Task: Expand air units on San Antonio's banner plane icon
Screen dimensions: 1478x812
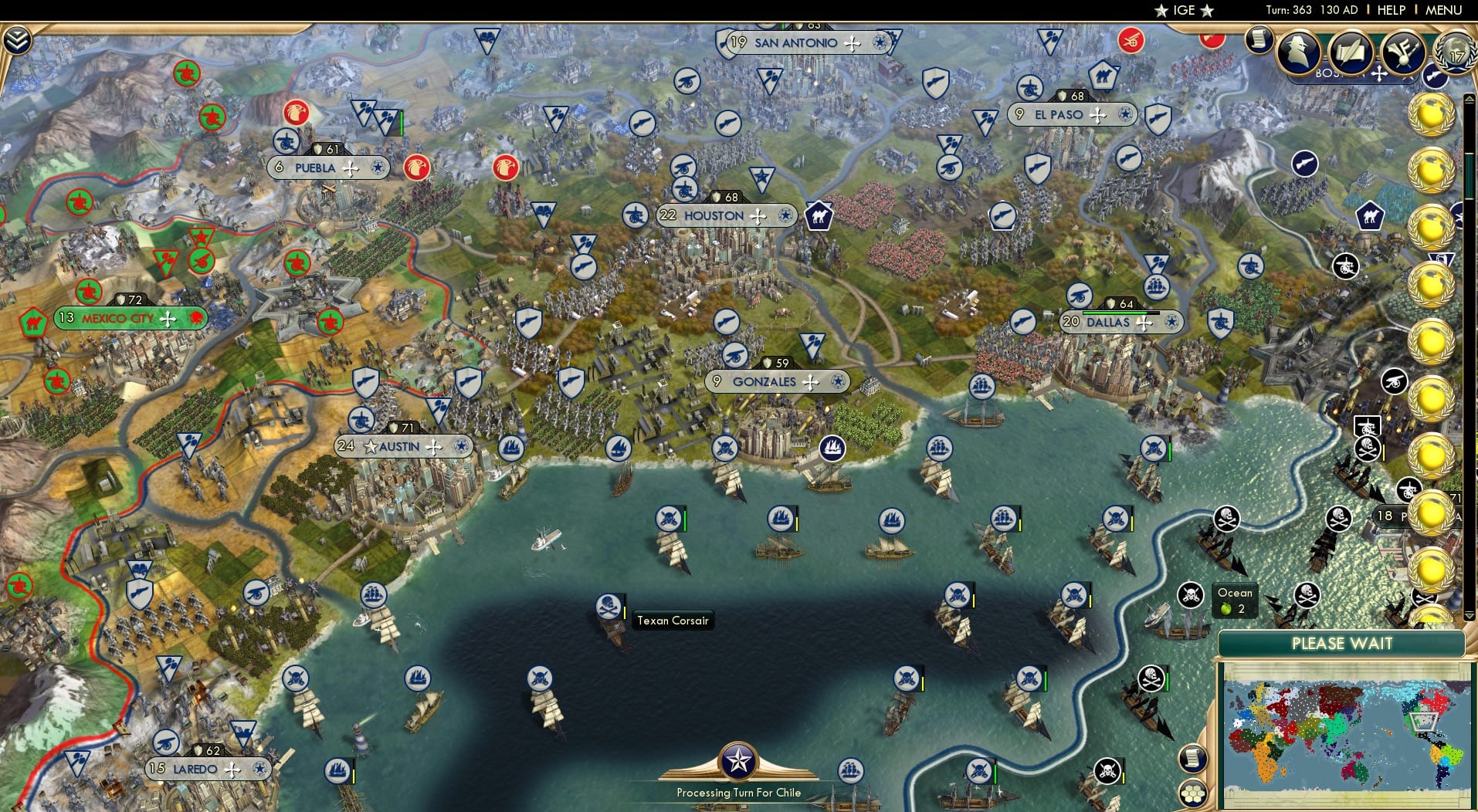Action: (x=853, y=43)
